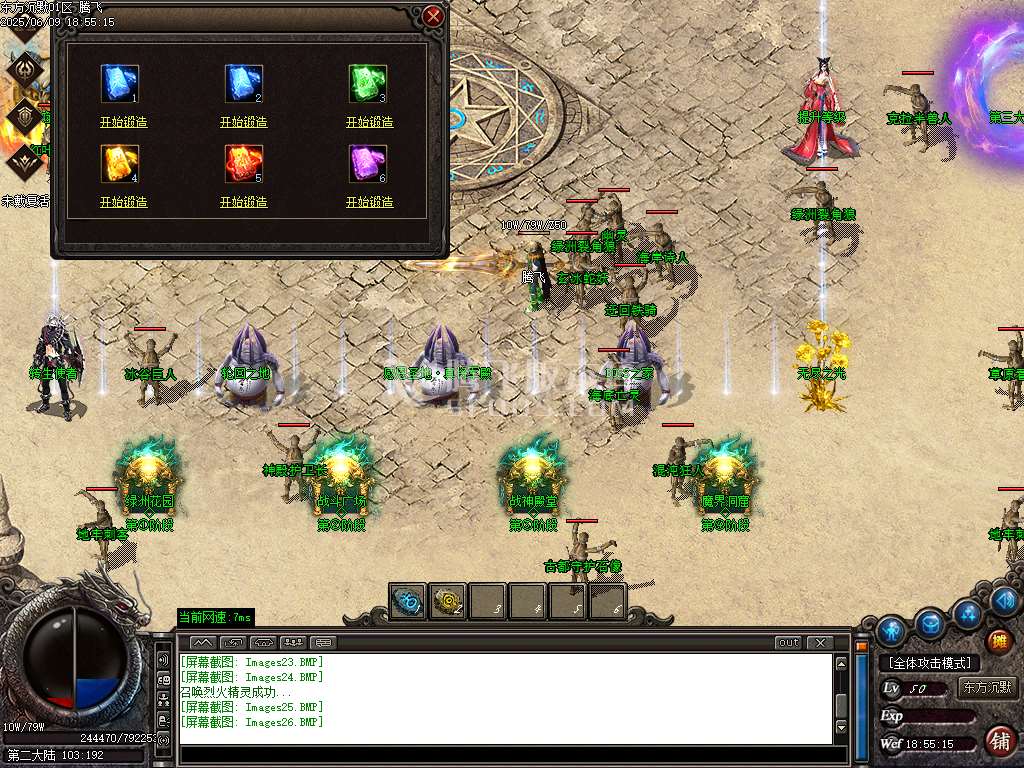Screen dimensions: 1024x768
Task: Select the yellow crystal numbered 4
Action: pyautogui.click(x=120, y=164)
